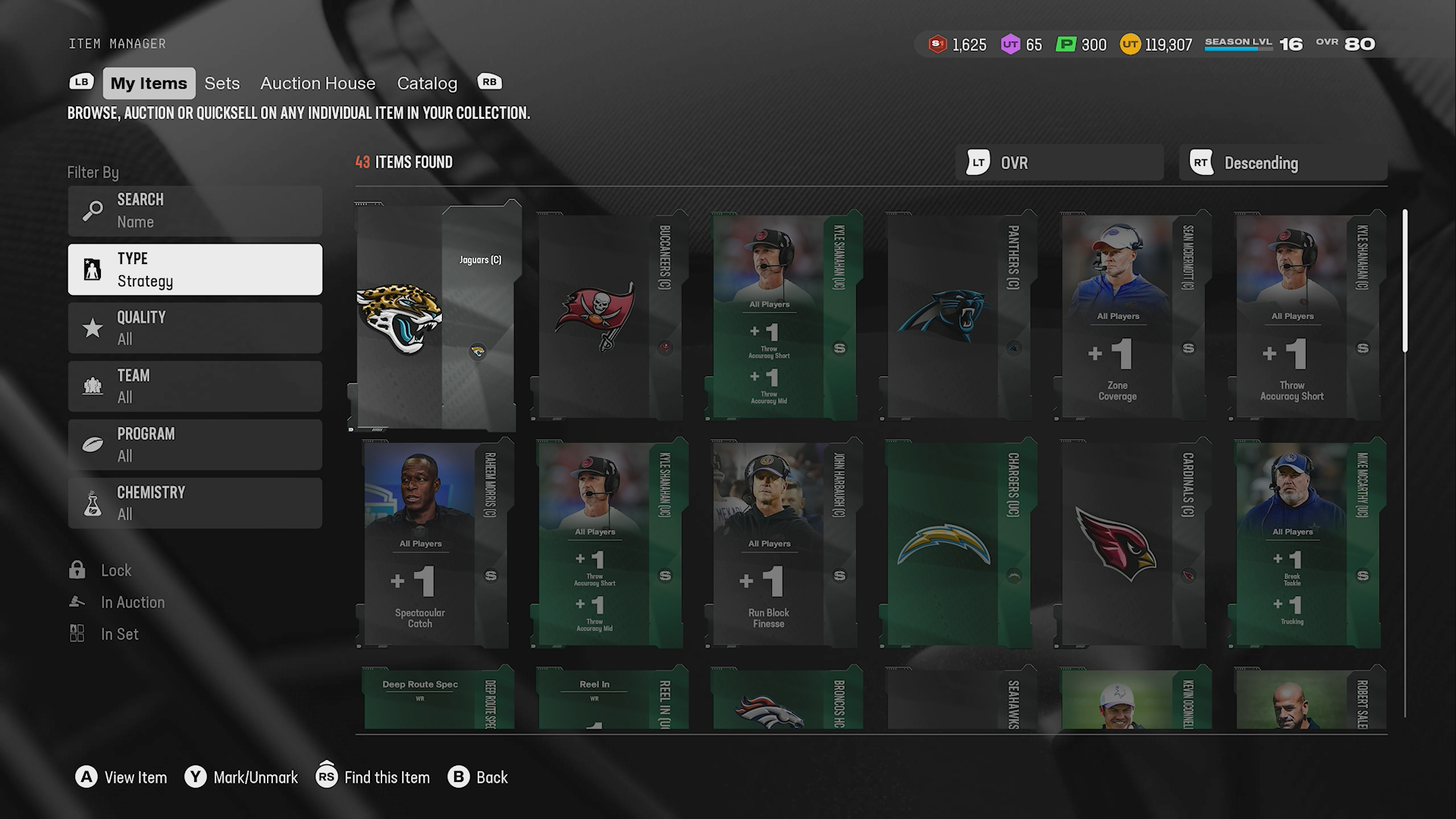
Task: Click the Team filter crowd icon
Action: tap(93, 386)
